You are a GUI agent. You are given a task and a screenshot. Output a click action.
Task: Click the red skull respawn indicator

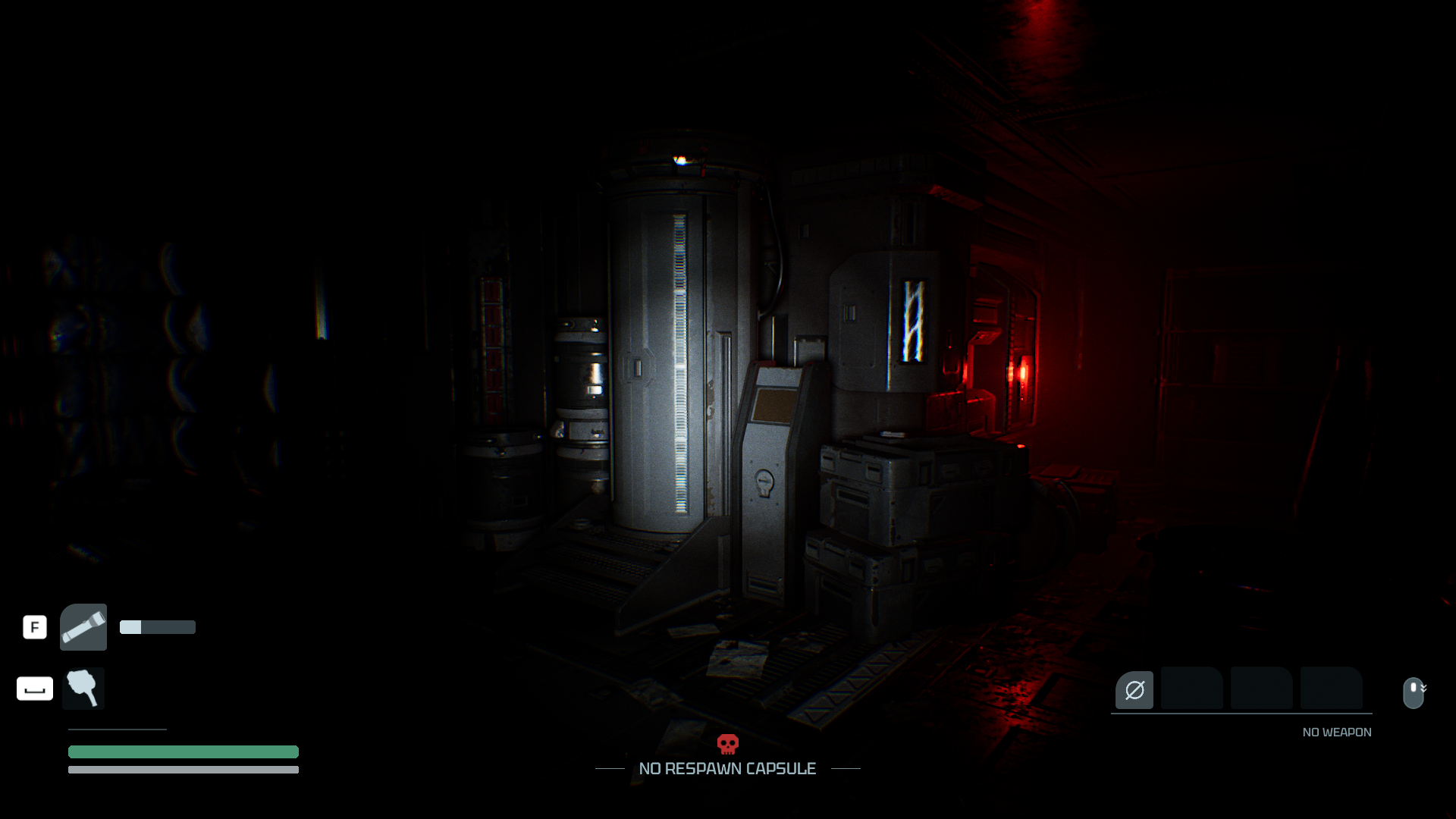pos(728,744)
